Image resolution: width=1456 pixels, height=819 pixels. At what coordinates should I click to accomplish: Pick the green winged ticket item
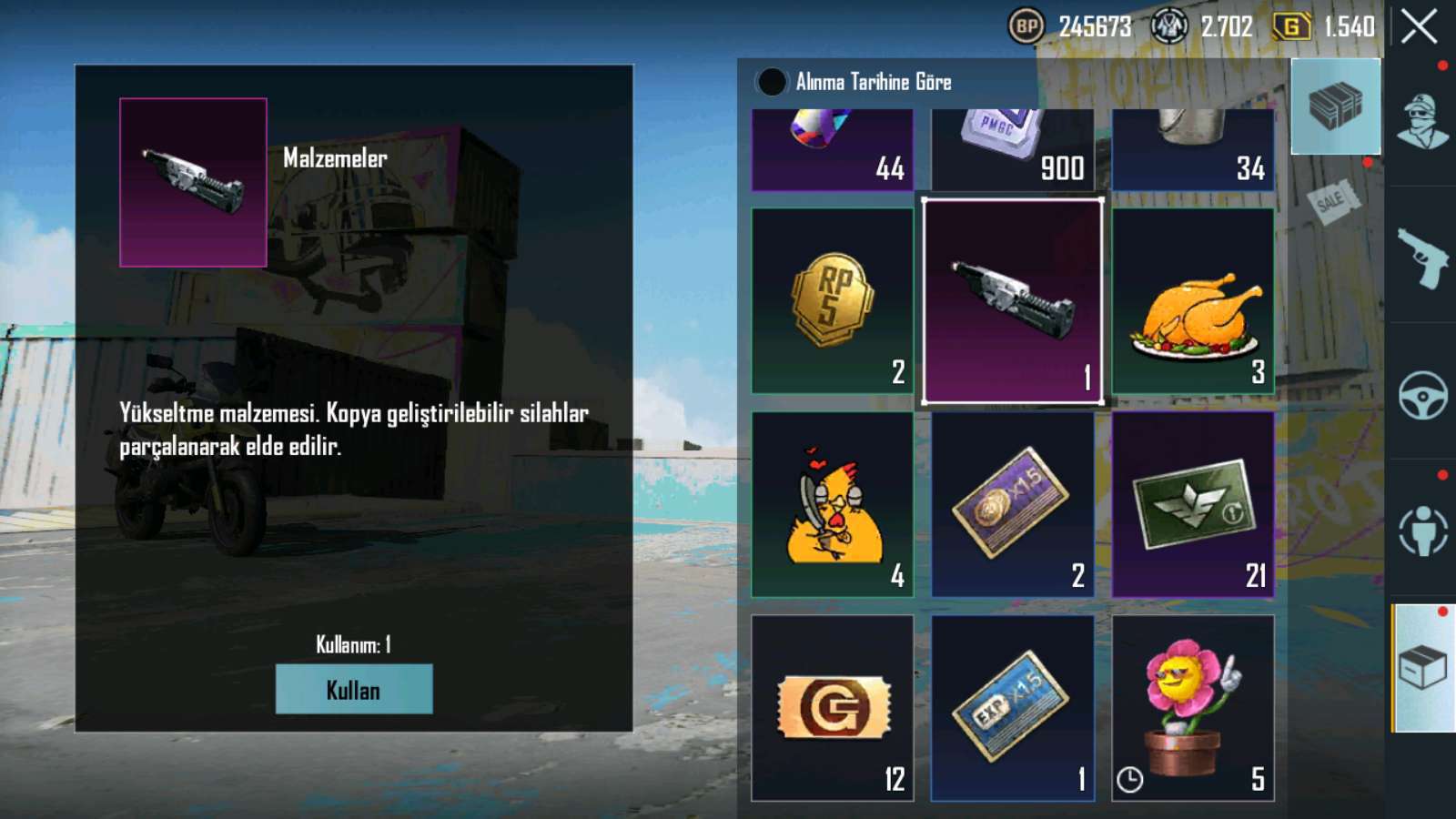point(1193,505)
